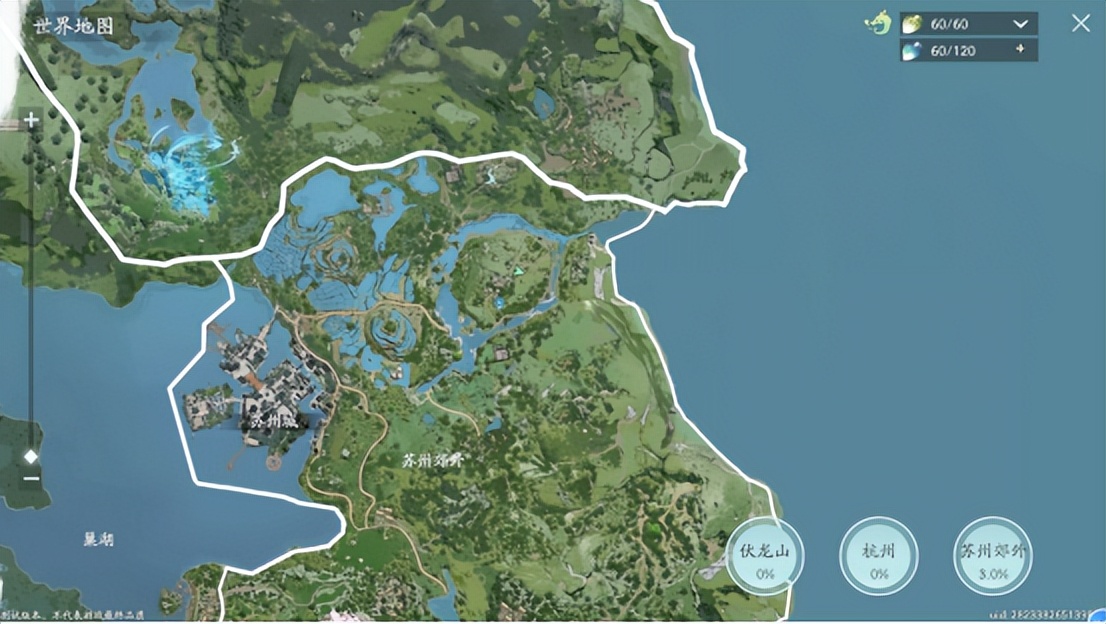Image resolution: width=1106 pixels, height=624 pixels.
Task: Click the diamond handle on the zoom slider
Action: coord(31,456)
